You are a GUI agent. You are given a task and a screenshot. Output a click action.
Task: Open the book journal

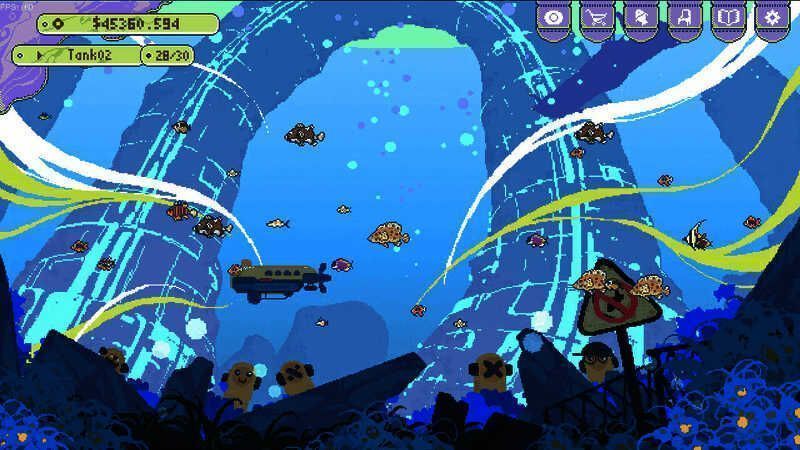(728, 18)
